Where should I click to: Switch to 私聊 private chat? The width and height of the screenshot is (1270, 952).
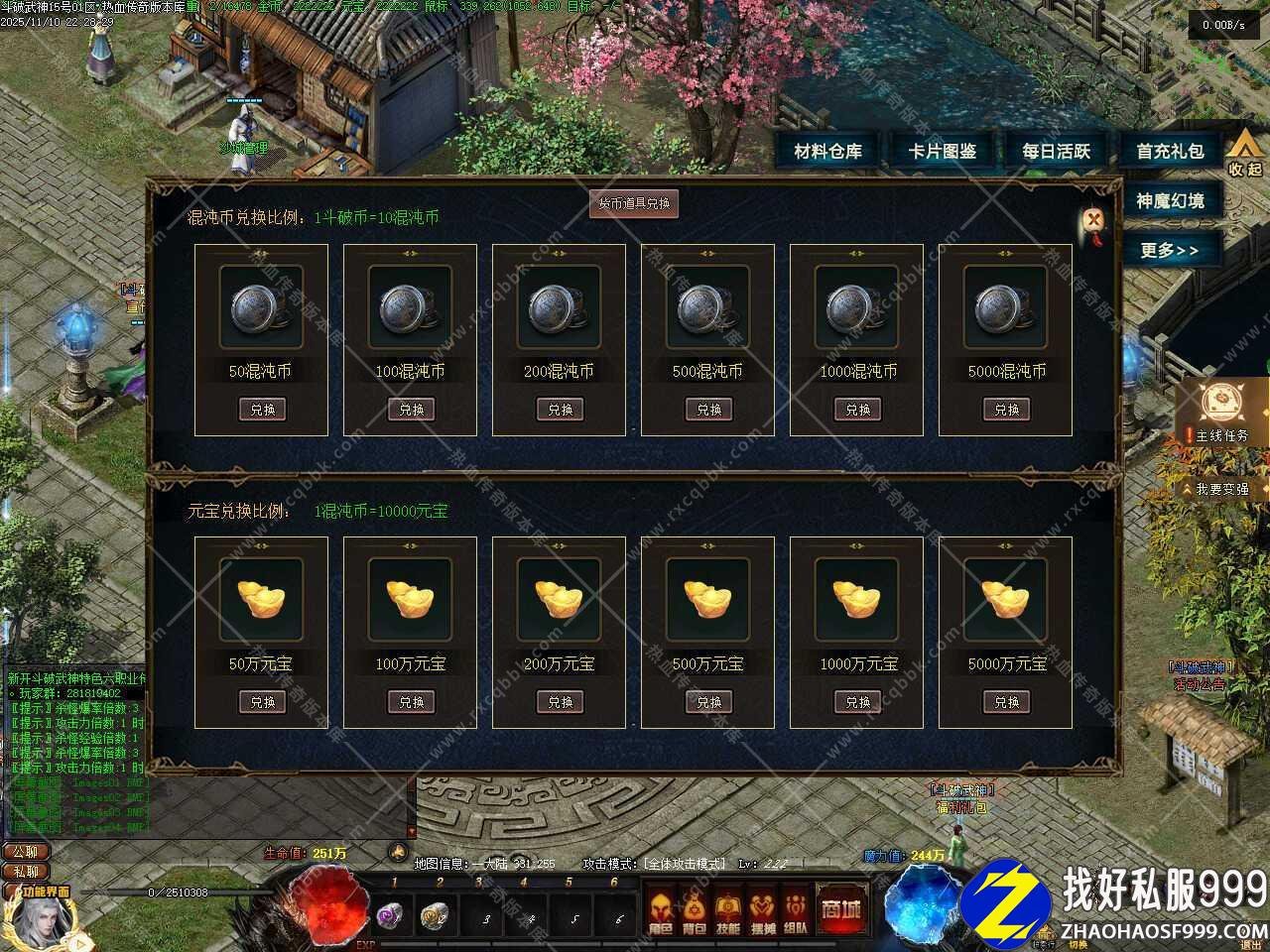[26, 872]
